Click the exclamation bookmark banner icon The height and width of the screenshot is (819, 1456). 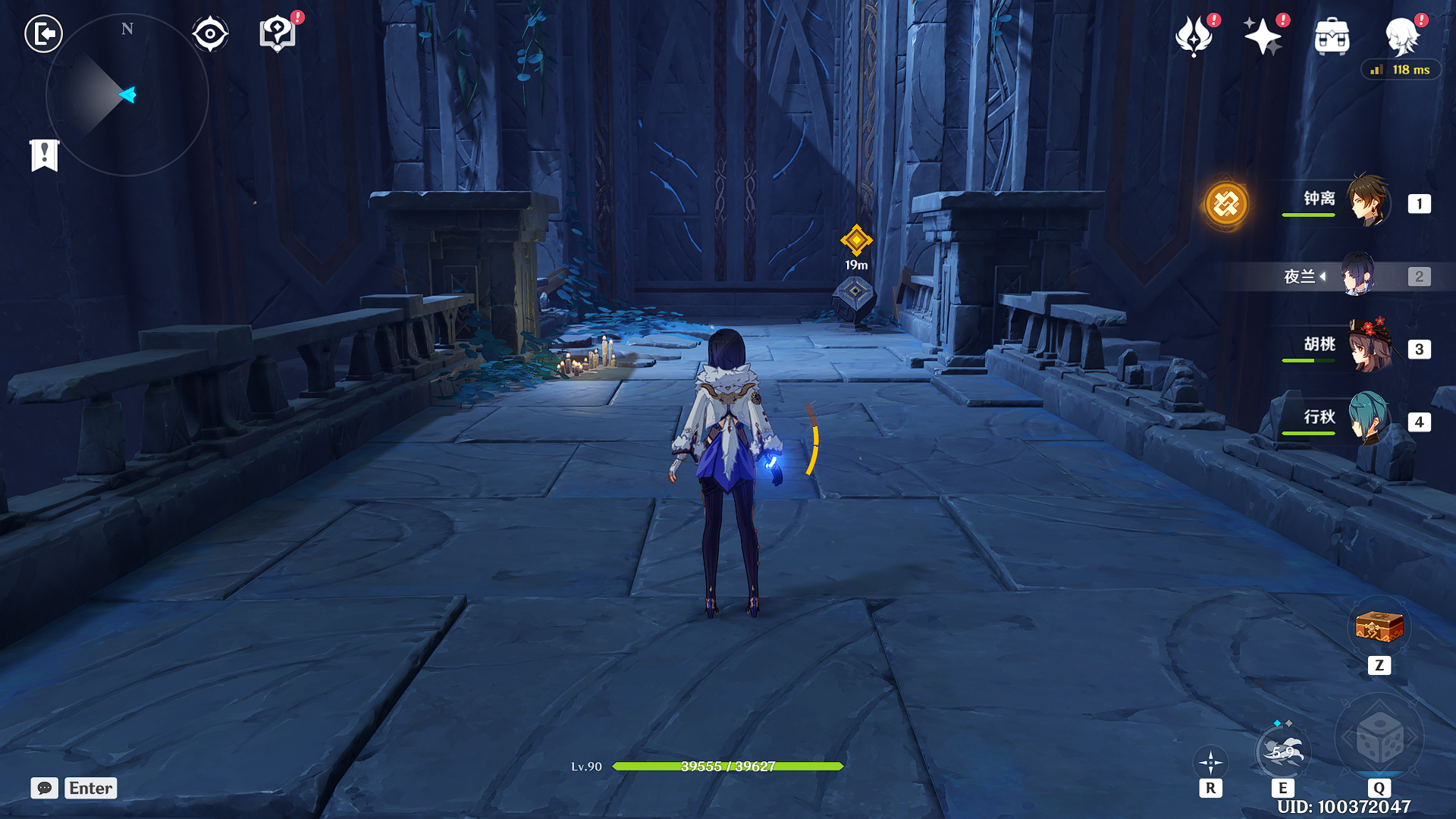[x=45, y=155]
